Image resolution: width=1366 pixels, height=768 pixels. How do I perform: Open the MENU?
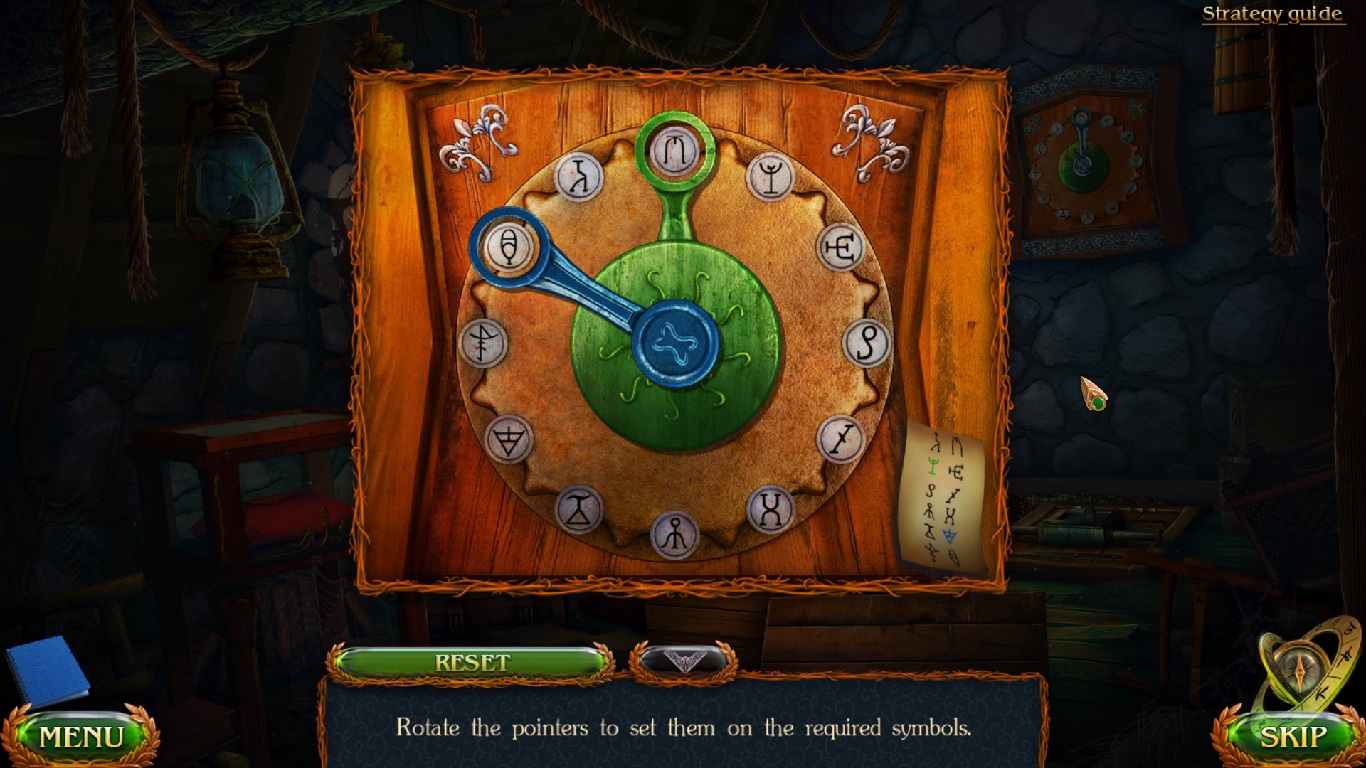click(80, 736)
